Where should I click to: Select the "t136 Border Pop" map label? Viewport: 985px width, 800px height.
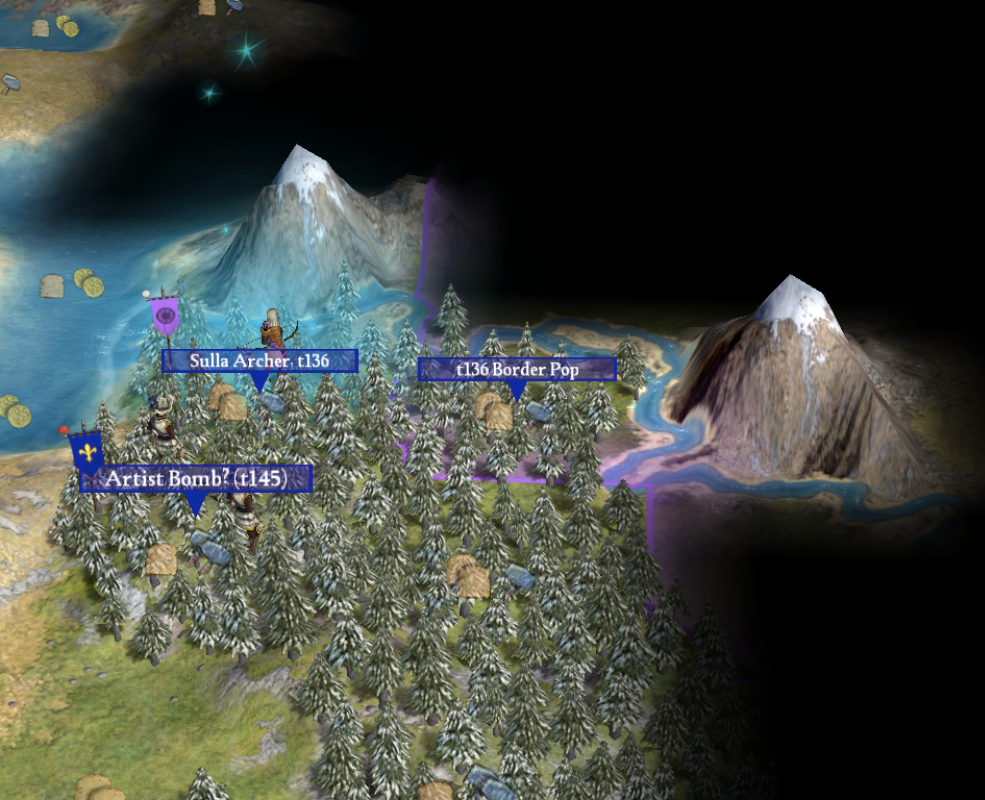coord(517,369)
